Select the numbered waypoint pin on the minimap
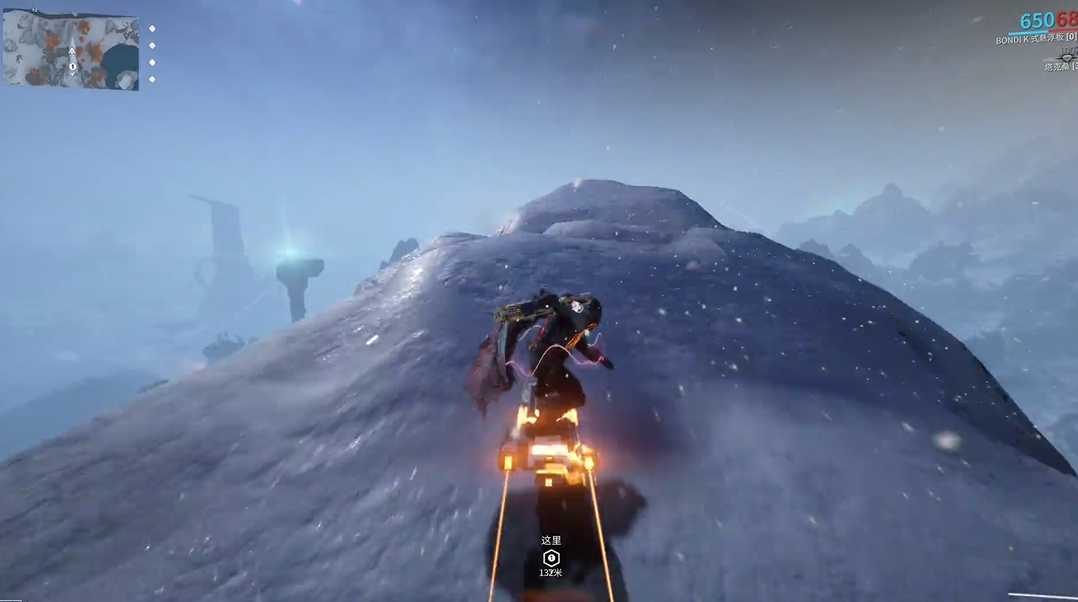 coord(72,66)
